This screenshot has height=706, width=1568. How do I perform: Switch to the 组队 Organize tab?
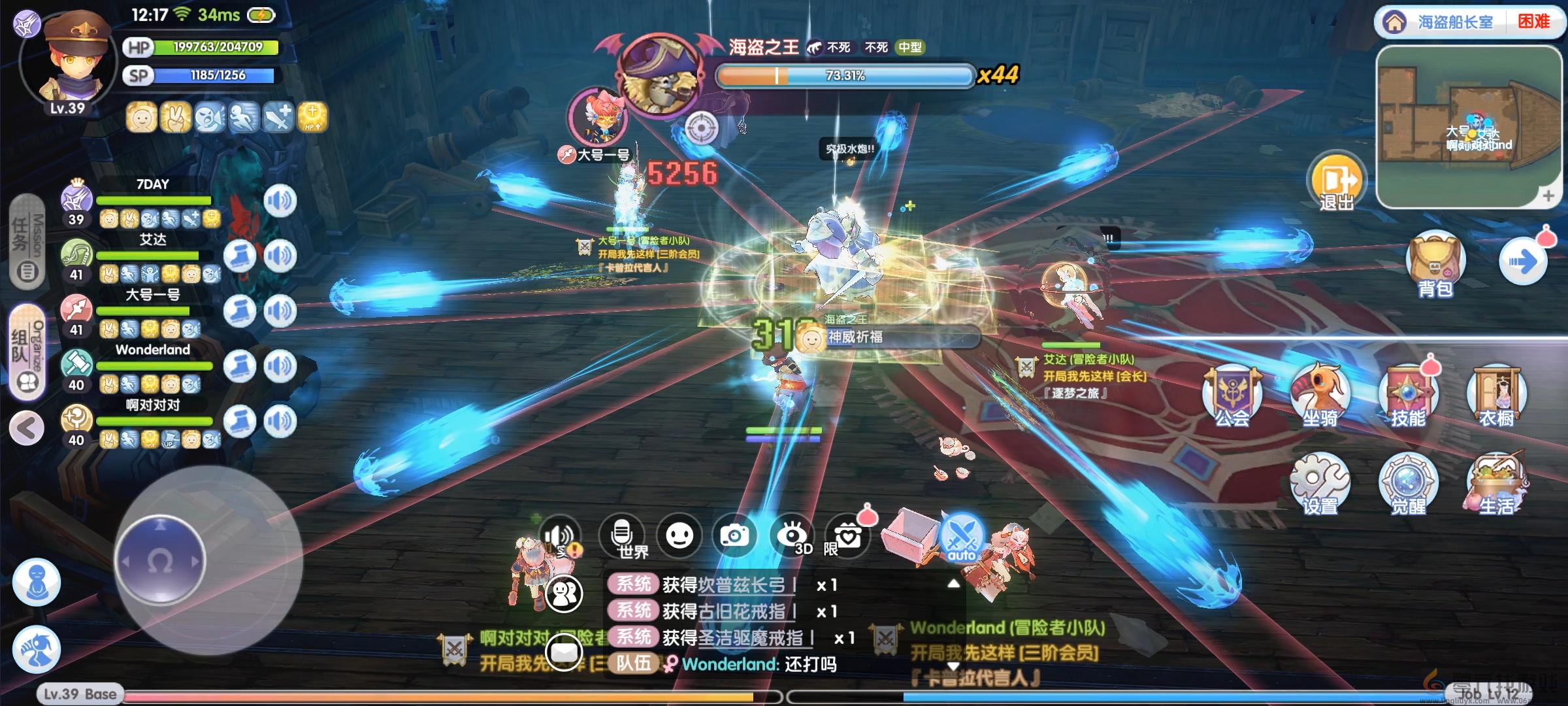point(27,352)
